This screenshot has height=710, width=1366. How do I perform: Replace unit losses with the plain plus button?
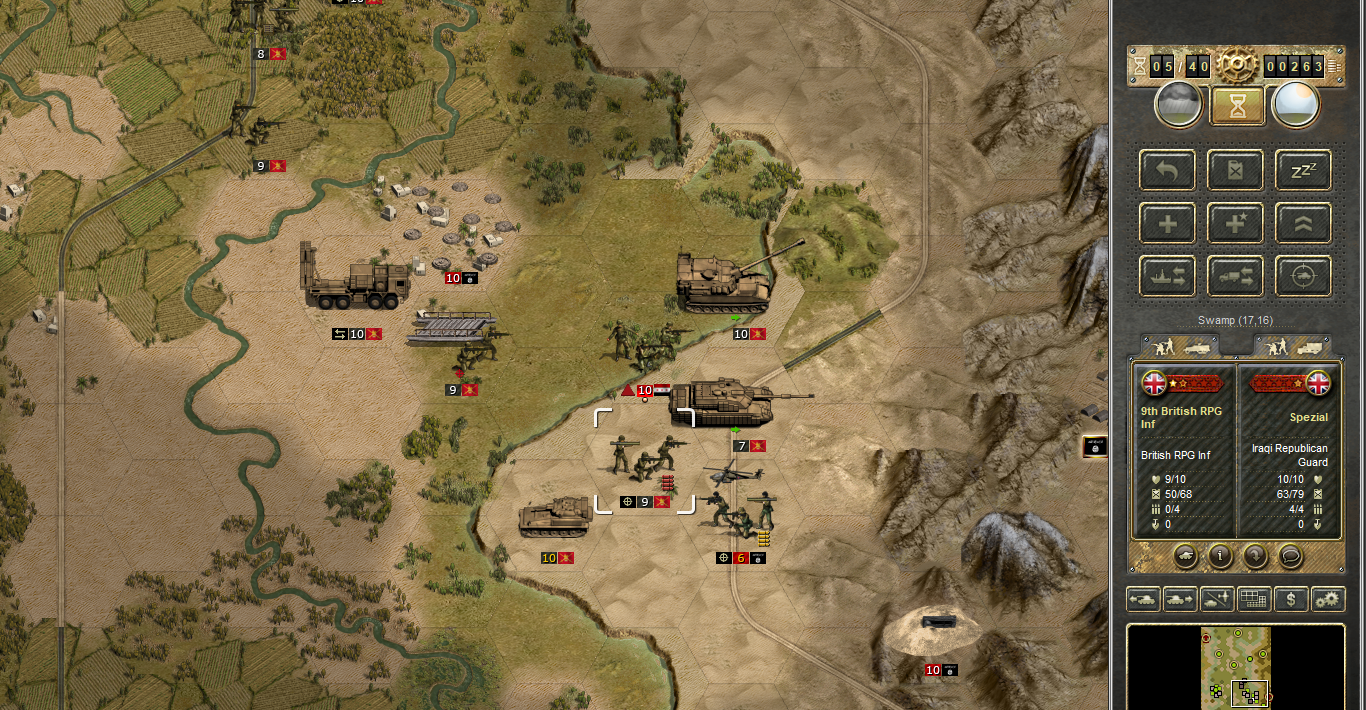pos(1168,223)
